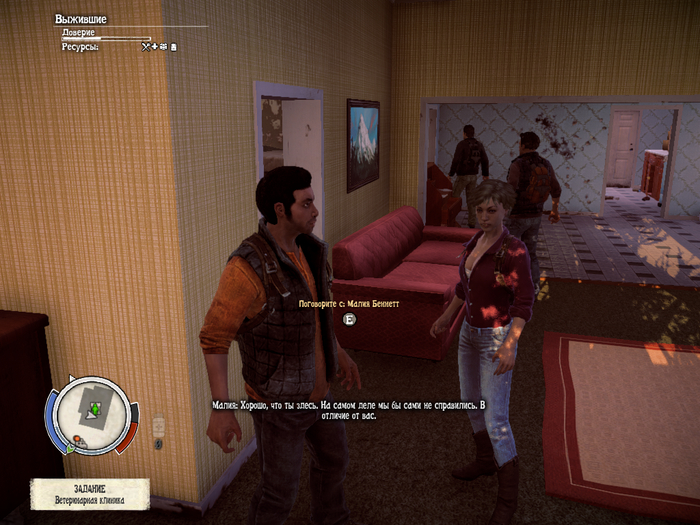Open the Ветеринарная клиника quest tracker
Viewport: 700px width, 525px height.
tap(90, 493)
